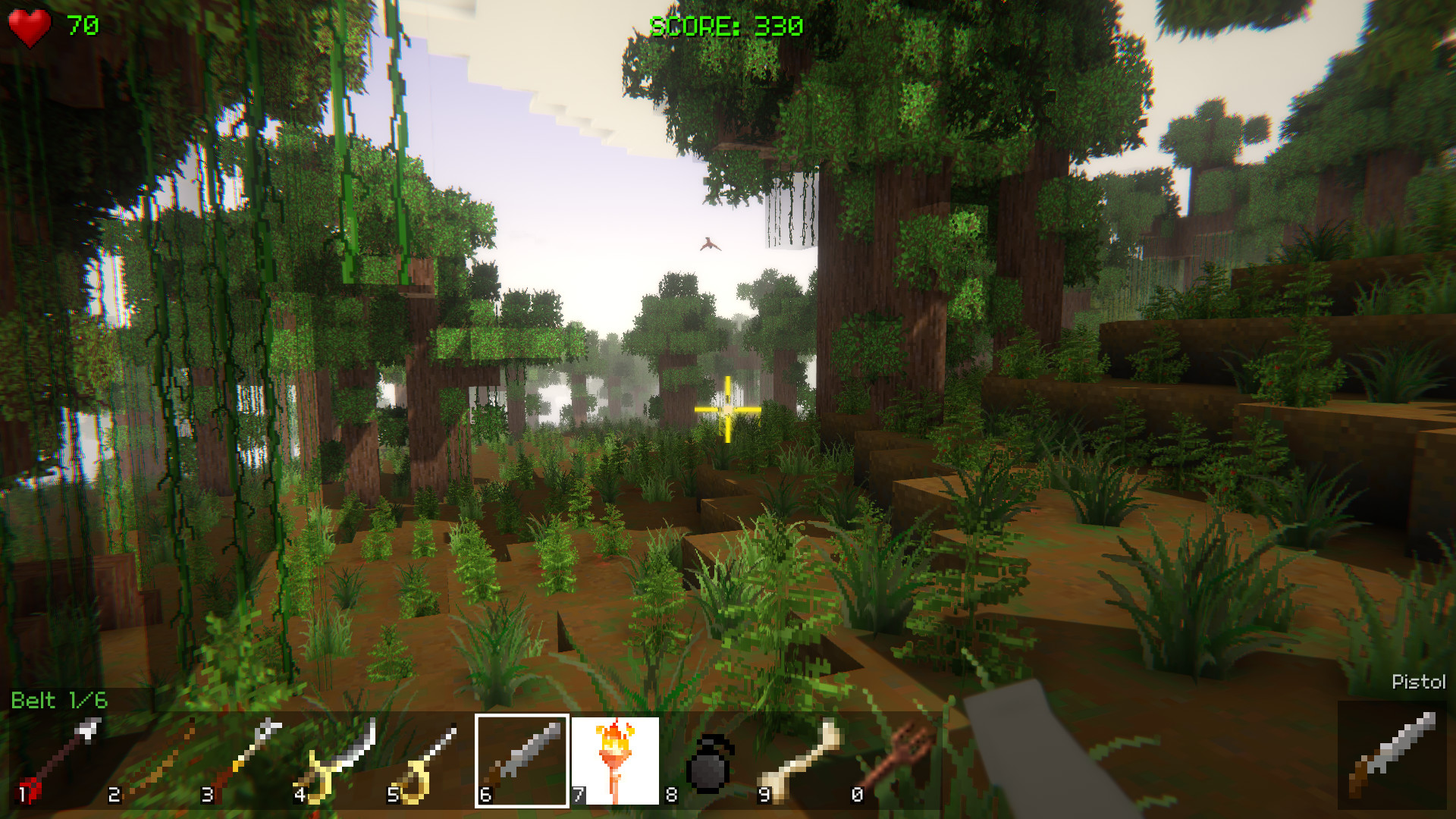Image resolution: width=1456 pixels, height=819 pixels.
Task: Click the SCORE: 330 display
Action: [726, 25]
